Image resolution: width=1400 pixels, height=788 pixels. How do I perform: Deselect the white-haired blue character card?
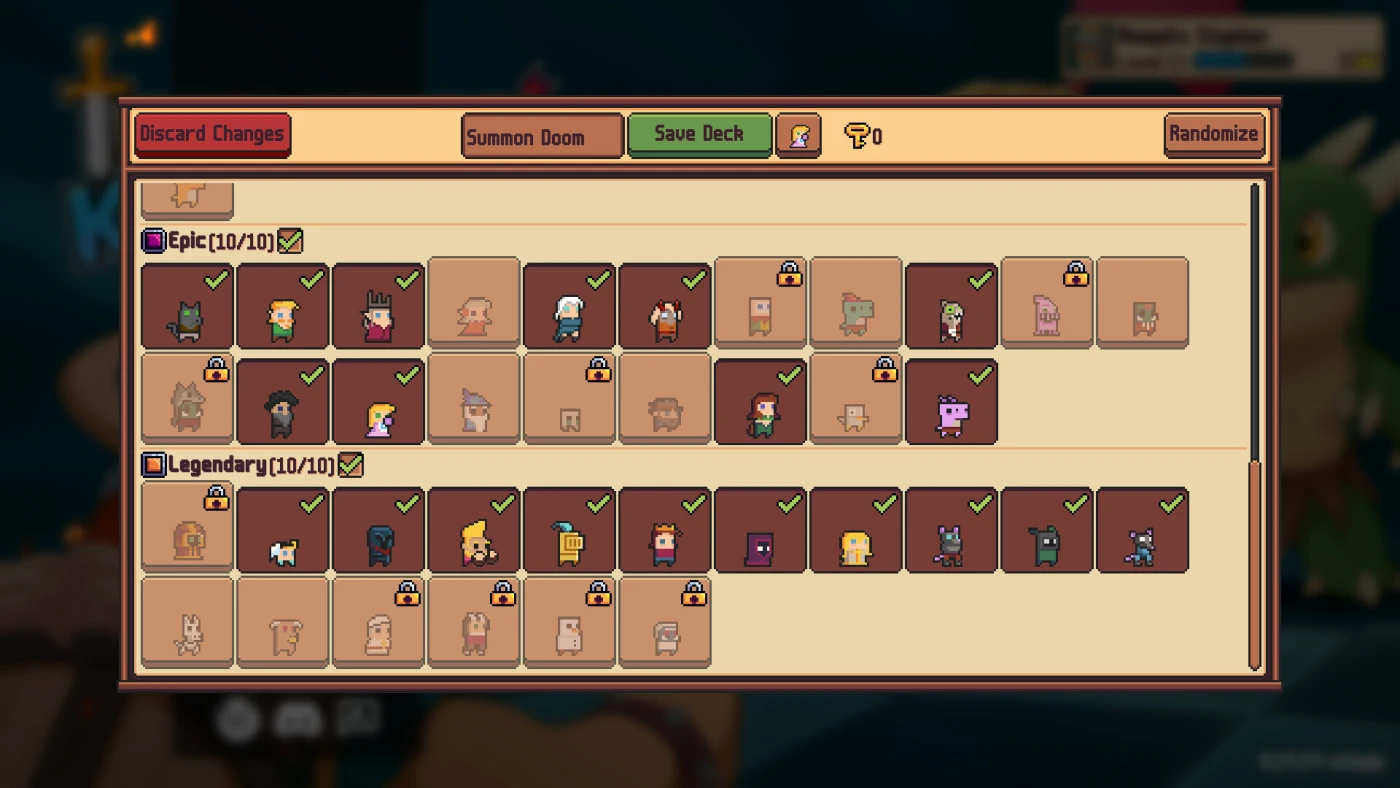point(569,306)
